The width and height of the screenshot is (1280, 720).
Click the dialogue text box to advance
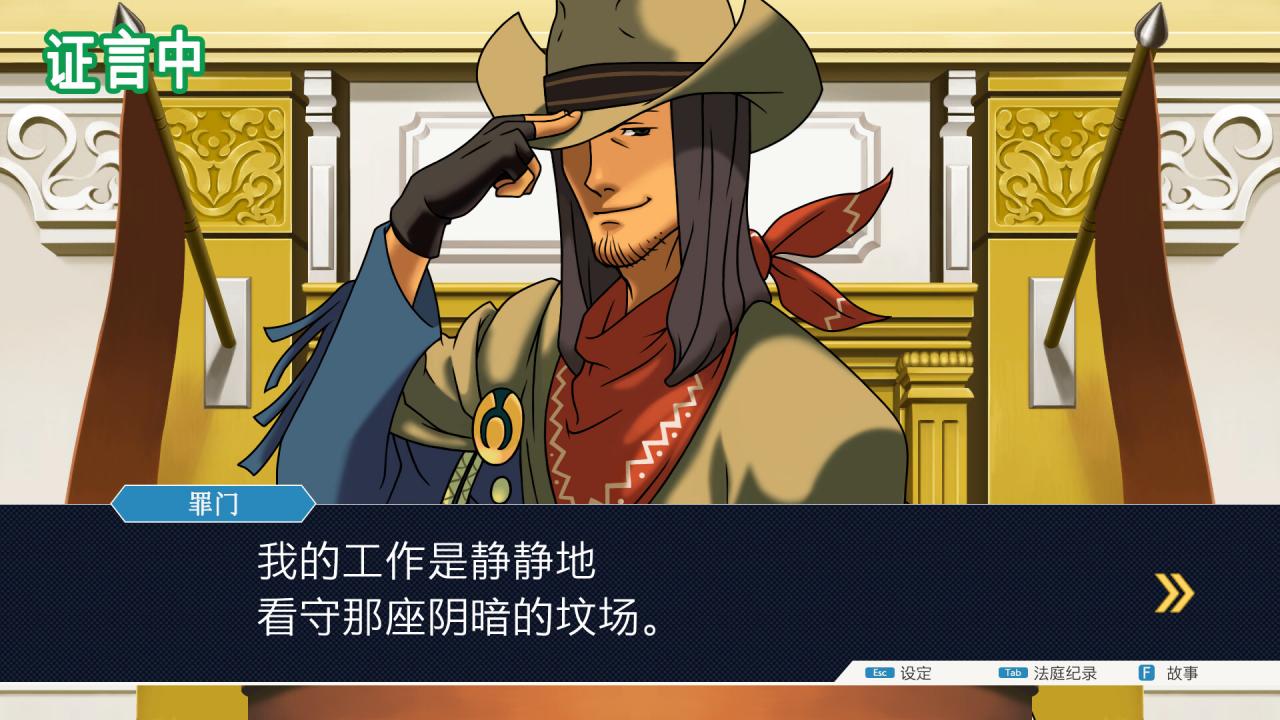point(640,590)
